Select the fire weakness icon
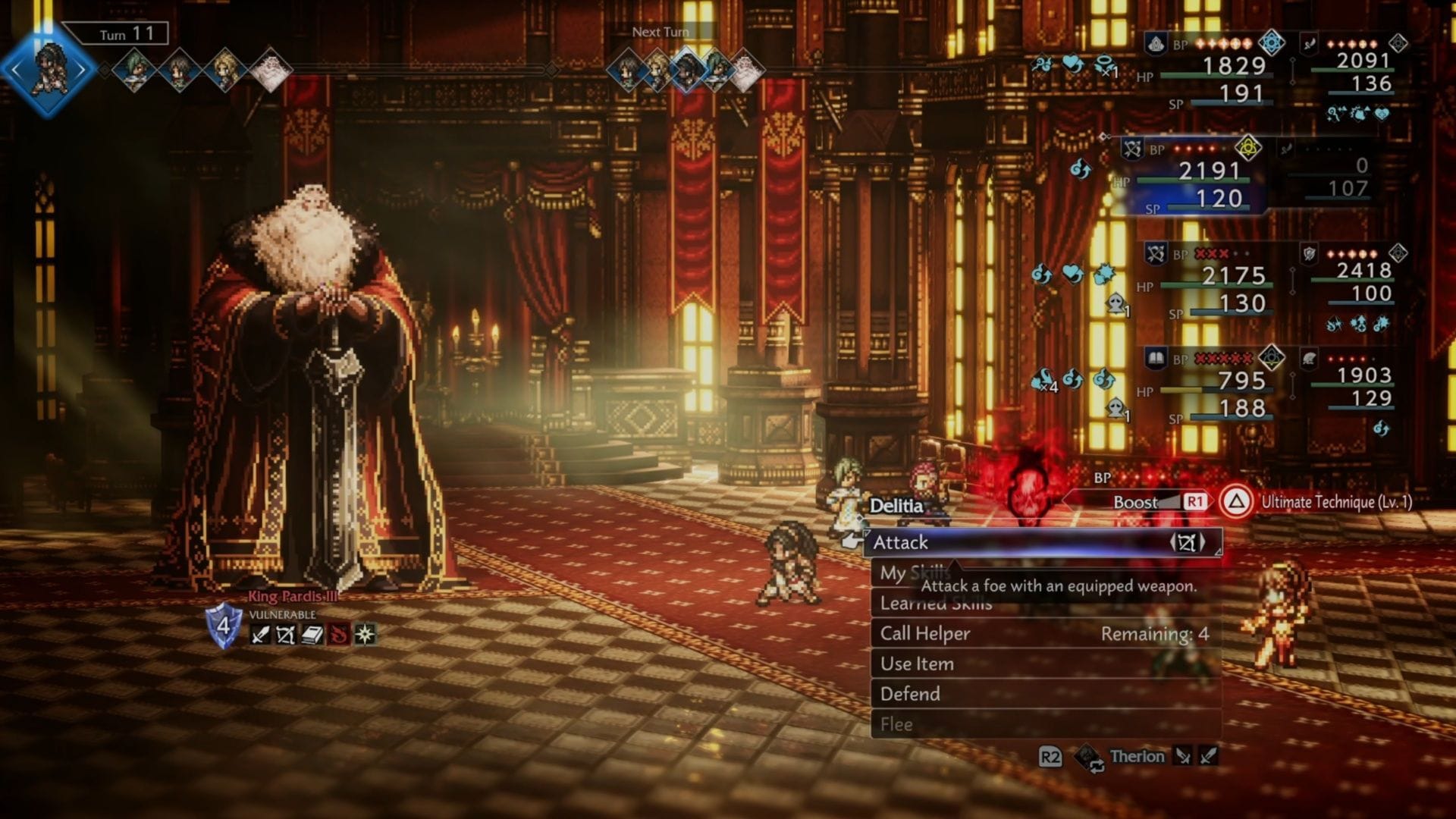The height and width of the screenshot is (819, 1456). tap(338, 635)
